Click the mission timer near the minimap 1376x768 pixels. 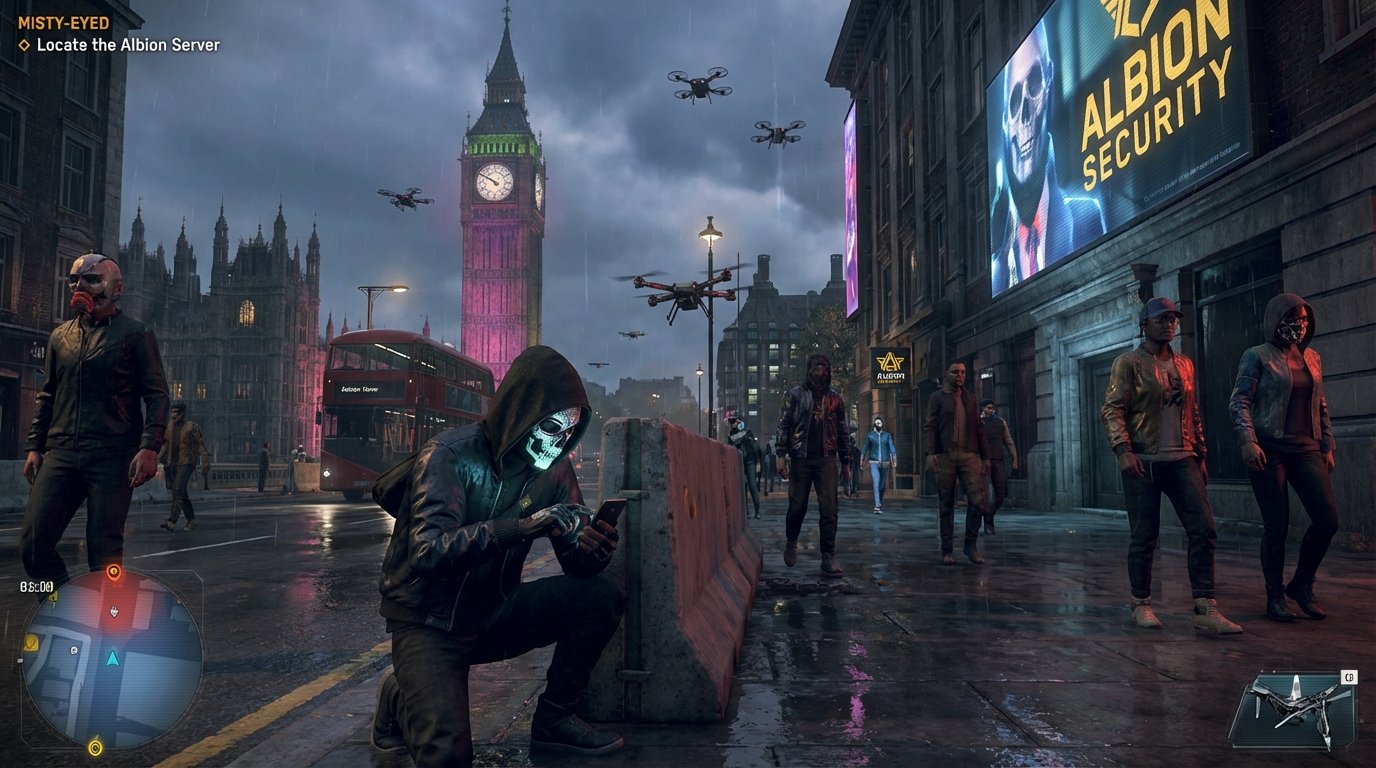click(36, 585)
